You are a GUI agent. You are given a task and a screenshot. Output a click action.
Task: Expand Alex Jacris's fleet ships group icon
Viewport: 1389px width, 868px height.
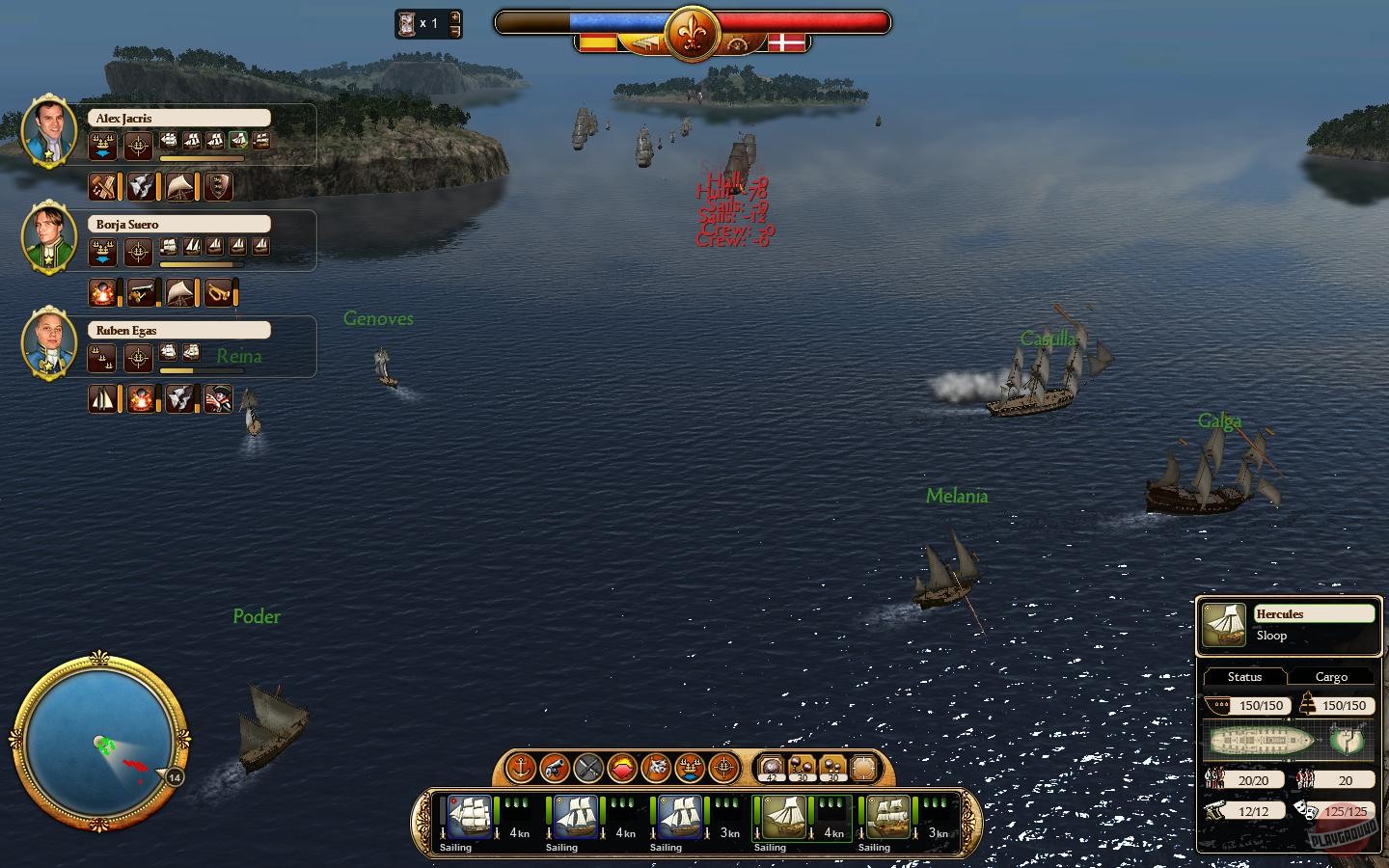pos(101,144)
